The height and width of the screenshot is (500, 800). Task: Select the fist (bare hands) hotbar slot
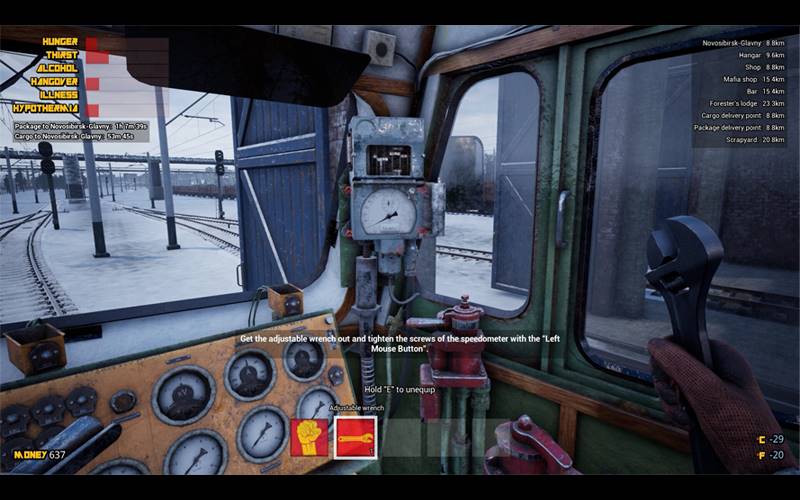309,438
